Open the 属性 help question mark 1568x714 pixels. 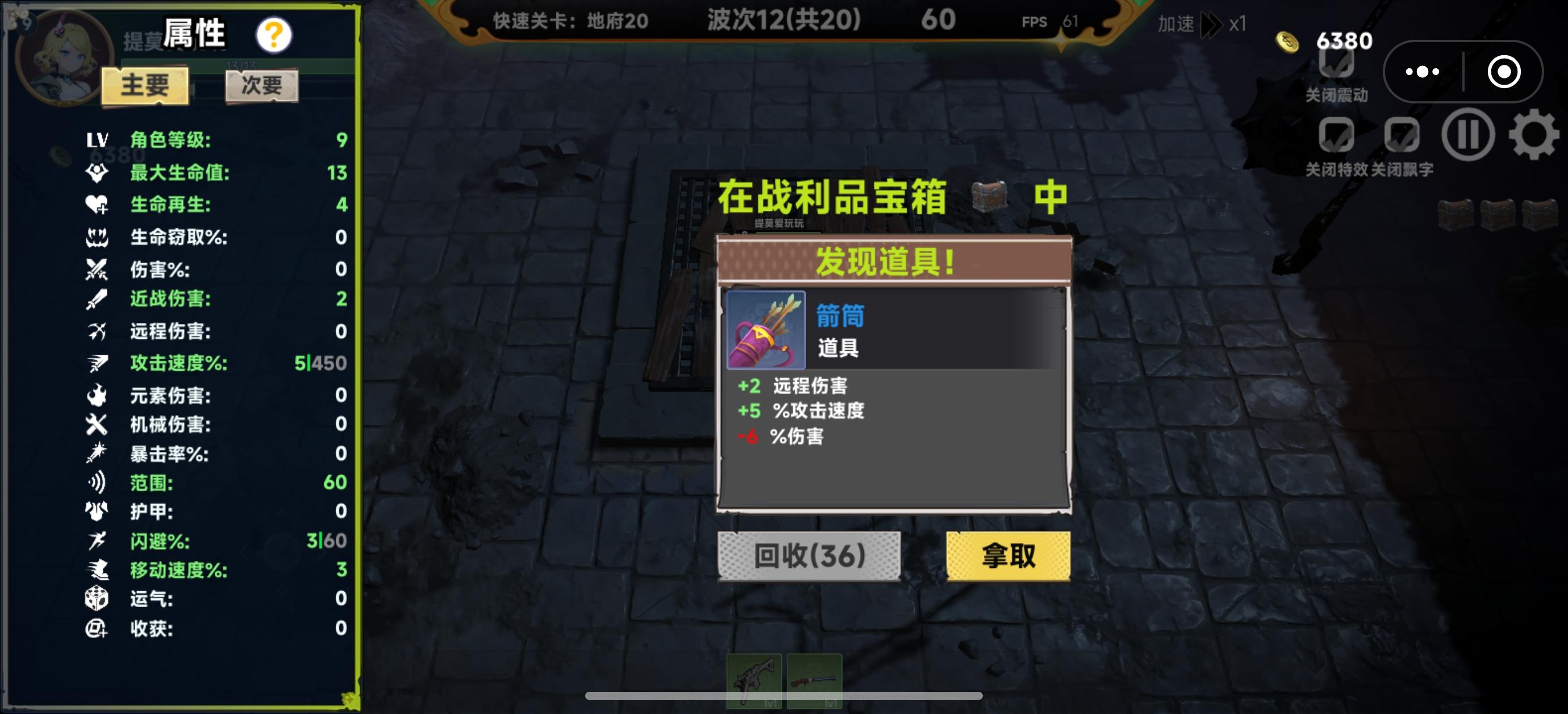[x=274, y=35]
